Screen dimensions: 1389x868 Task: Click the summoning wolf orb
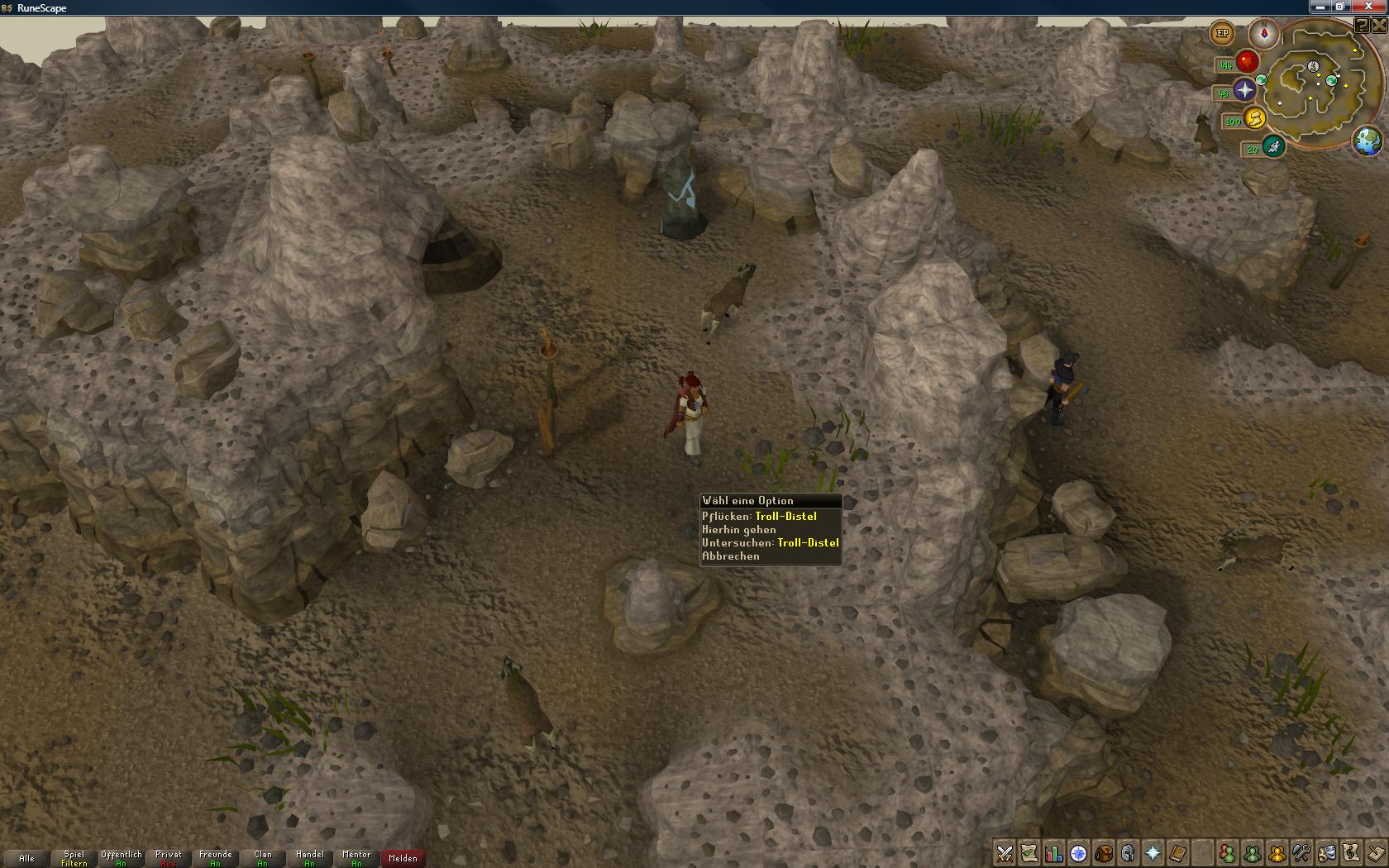[x=1274, y=147]
